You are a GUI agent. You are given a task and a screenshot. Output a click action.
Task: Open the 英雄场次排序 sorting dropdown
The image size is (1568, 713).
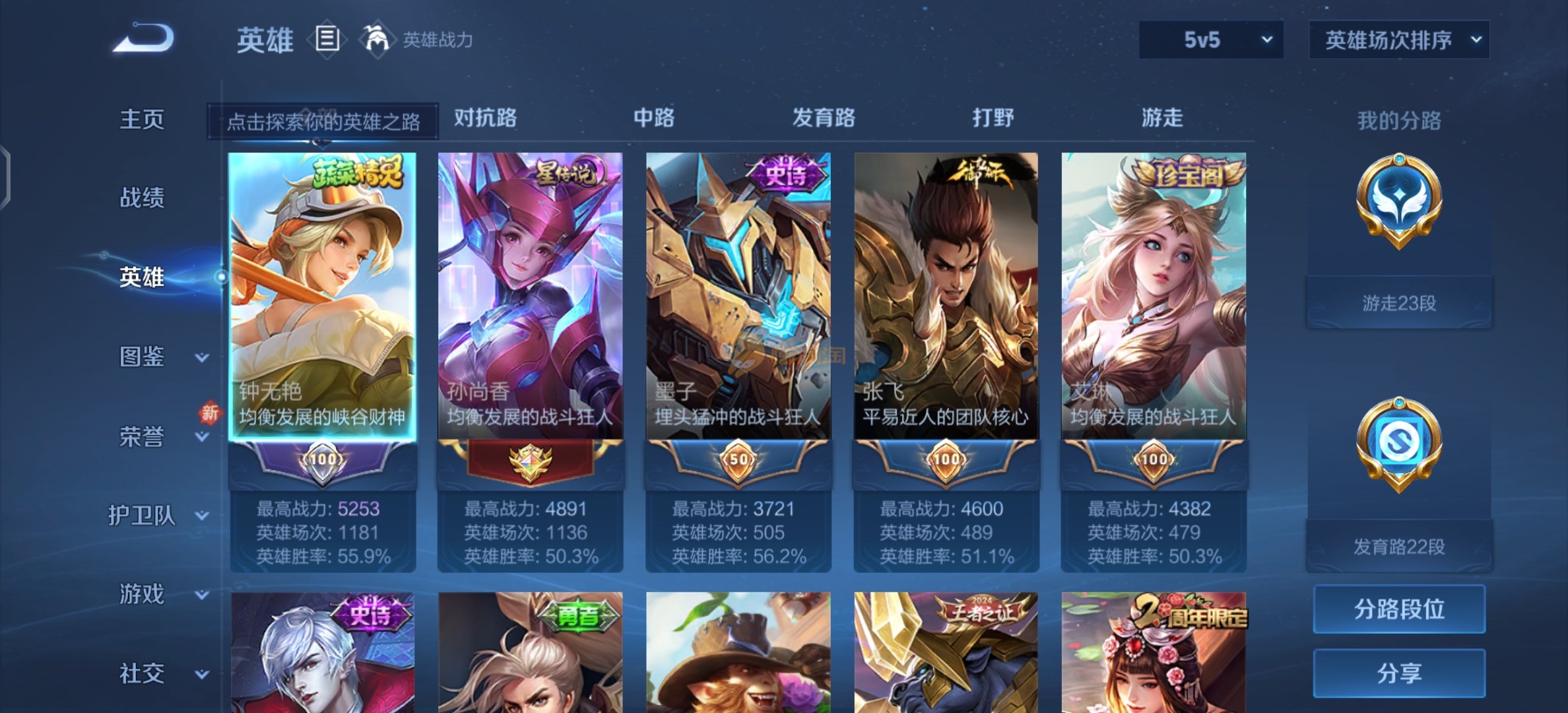point(1399,40)
